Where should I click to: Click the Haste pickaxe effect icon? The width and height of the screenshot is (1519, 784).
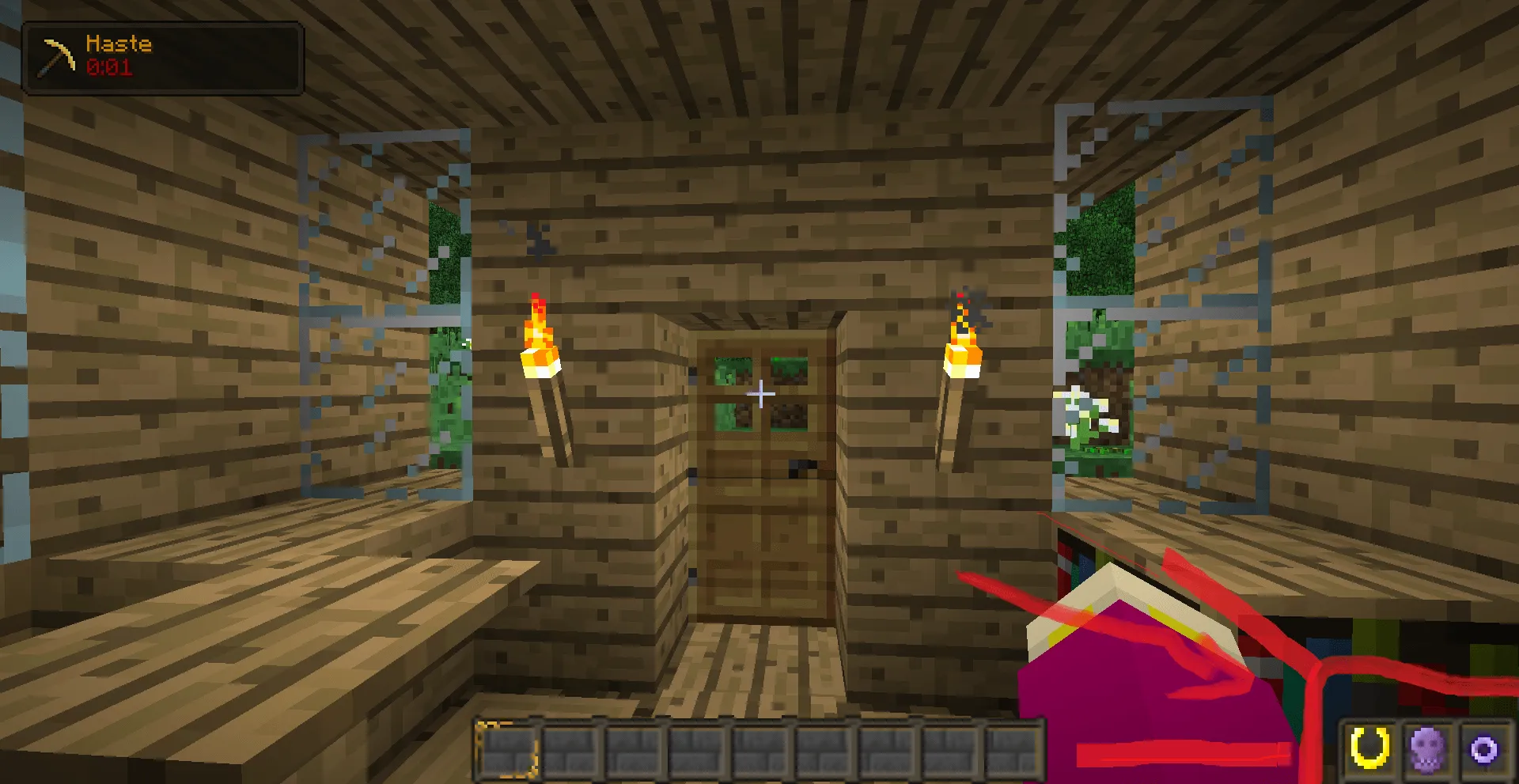click(x=55, y=55)
